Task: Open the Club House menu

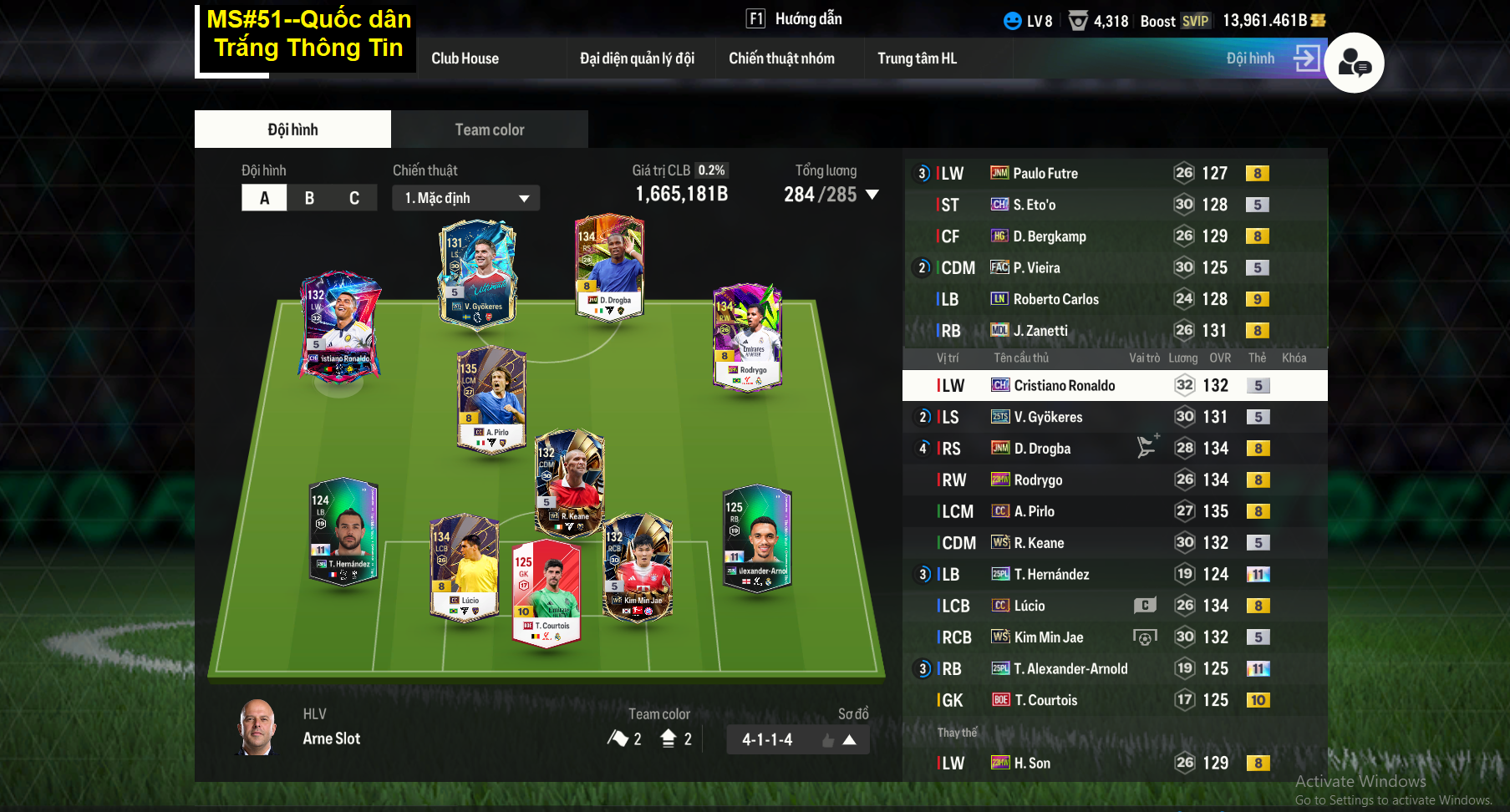Action: tap(465, 58)
